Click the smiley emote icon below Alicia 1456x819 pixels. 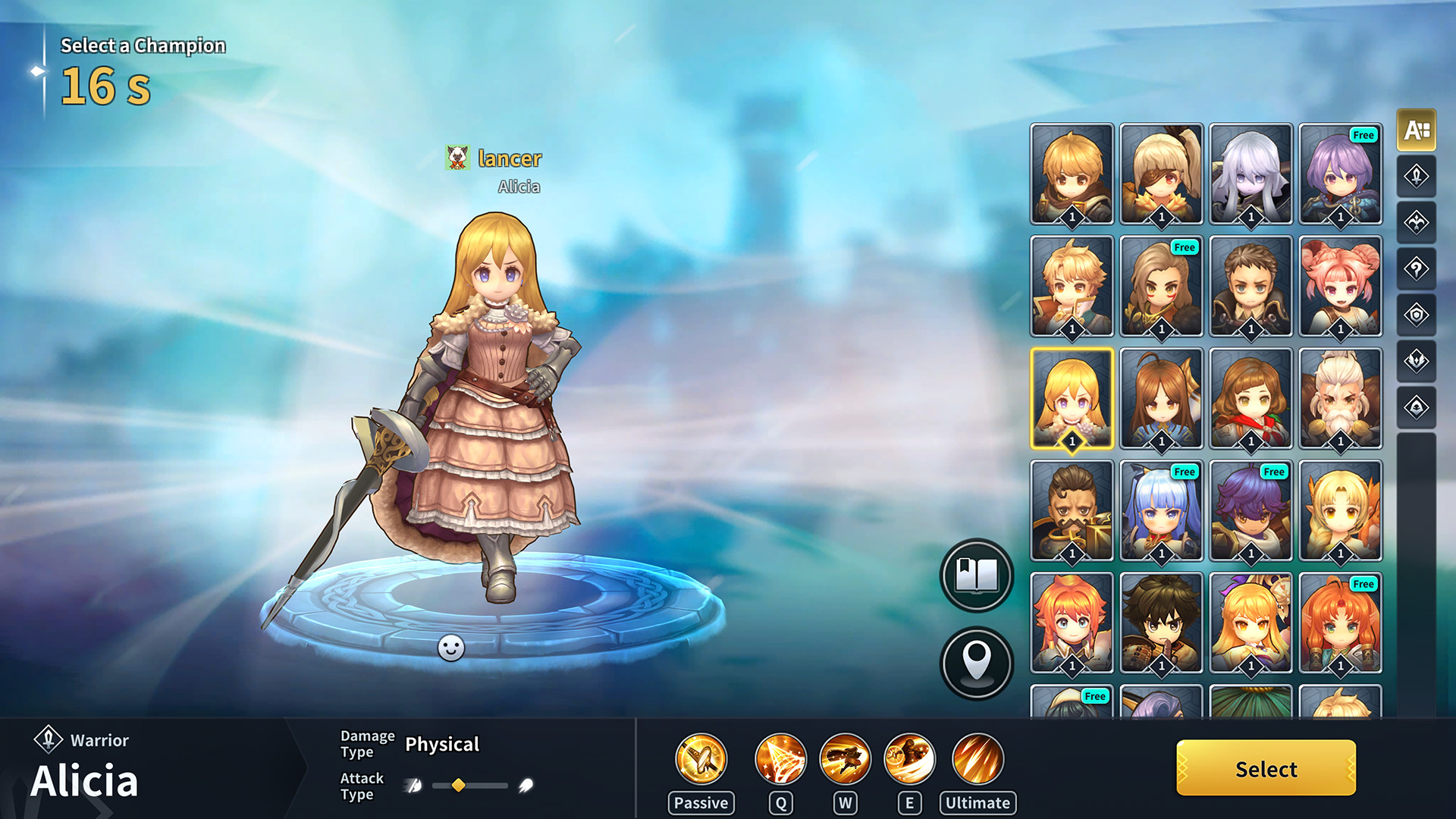pyautogui.click(x=450, y=648)
